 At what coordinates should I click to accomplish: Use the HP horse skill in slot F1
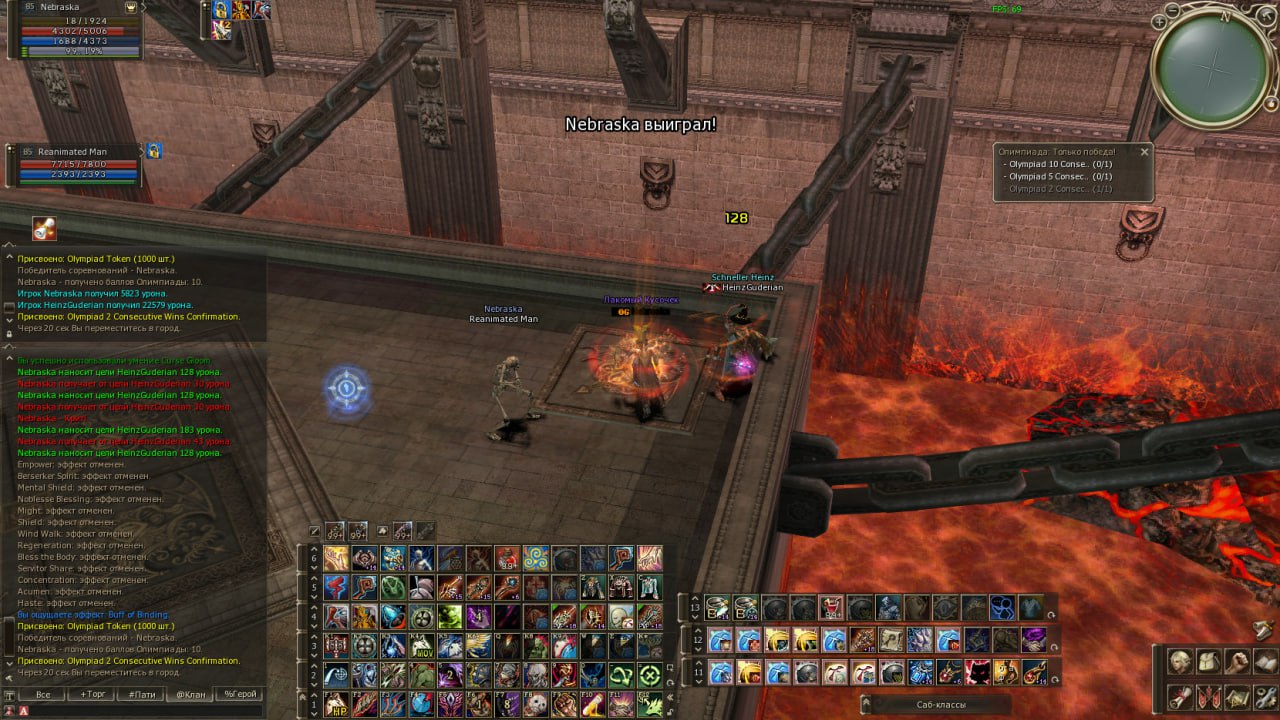pos(337,703)
